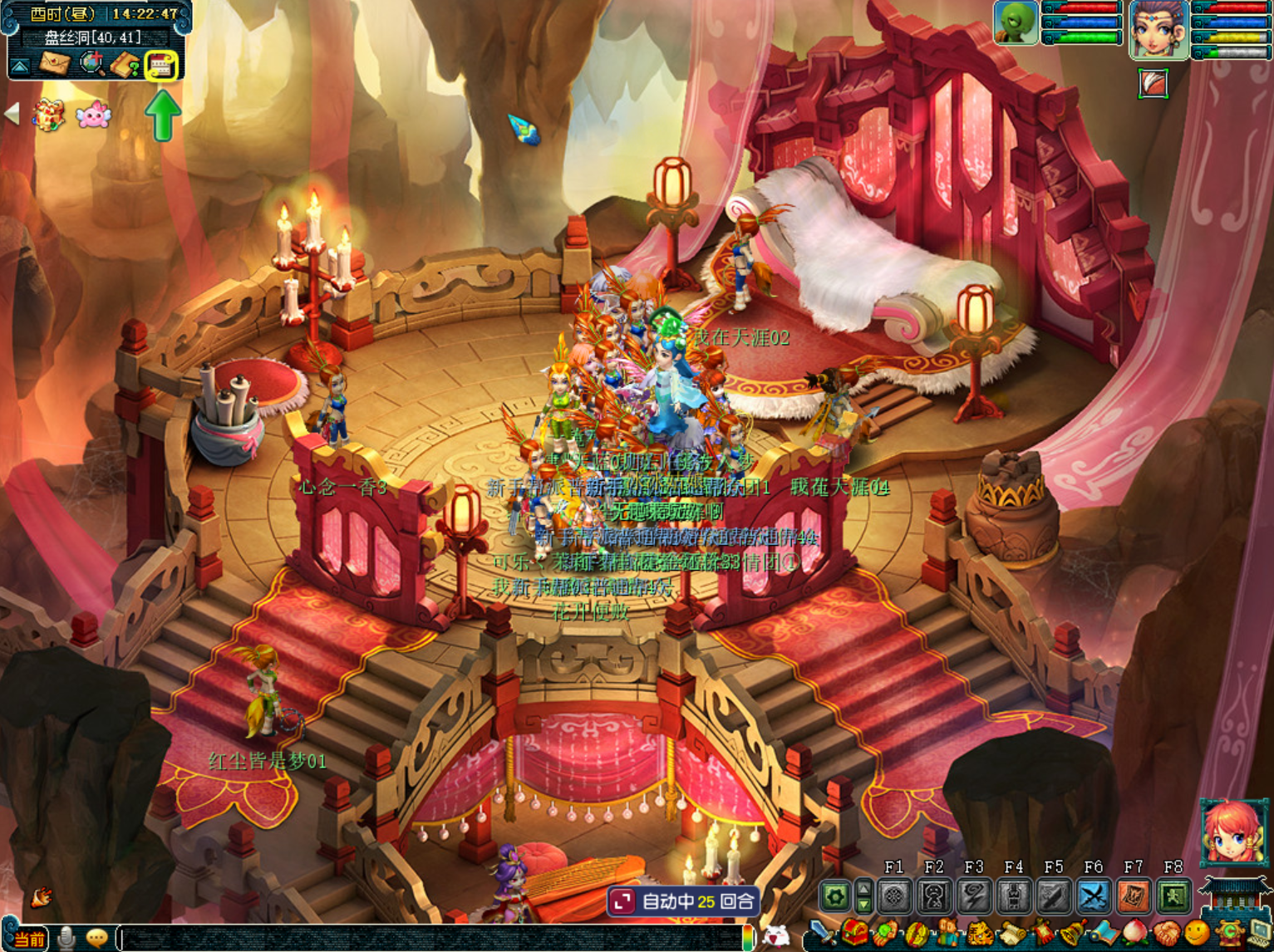Image resolution: width=1274 pixels, height=952 pixels.
Task: Use the F8 green running figure skill
Action: [1173, 896]
